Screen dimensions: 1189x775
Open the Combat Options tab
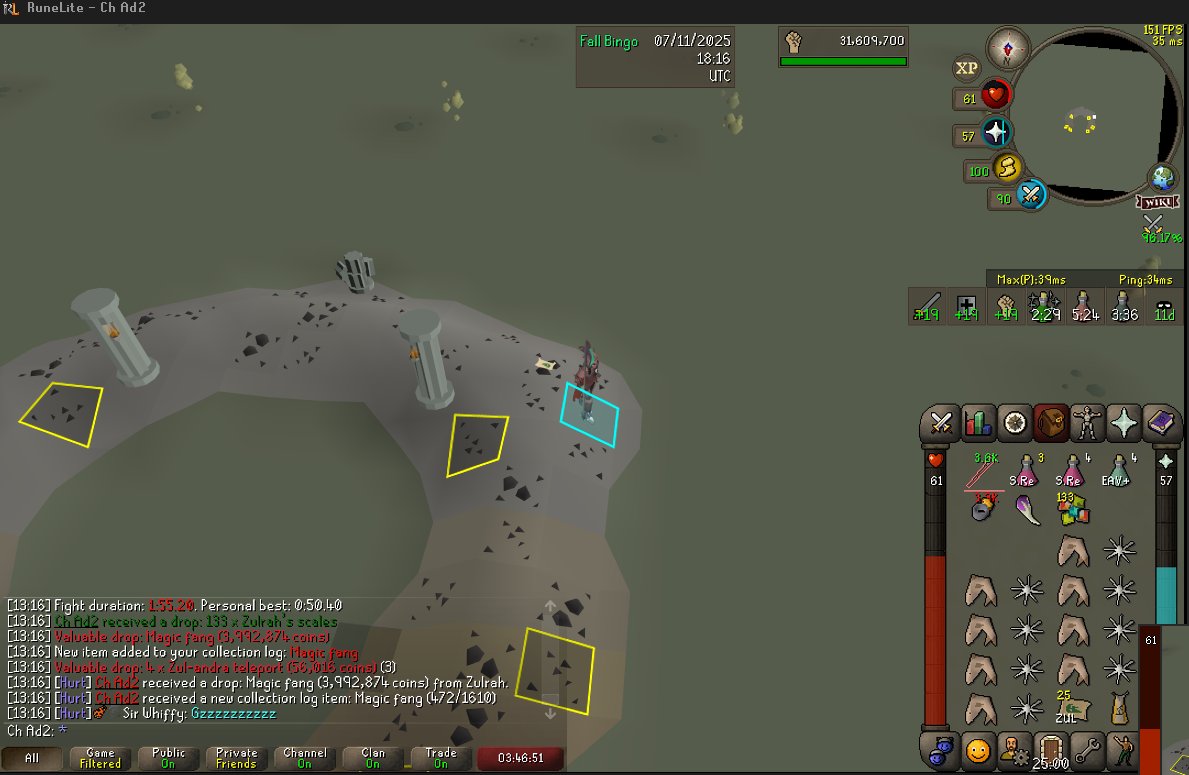(941, 424)
